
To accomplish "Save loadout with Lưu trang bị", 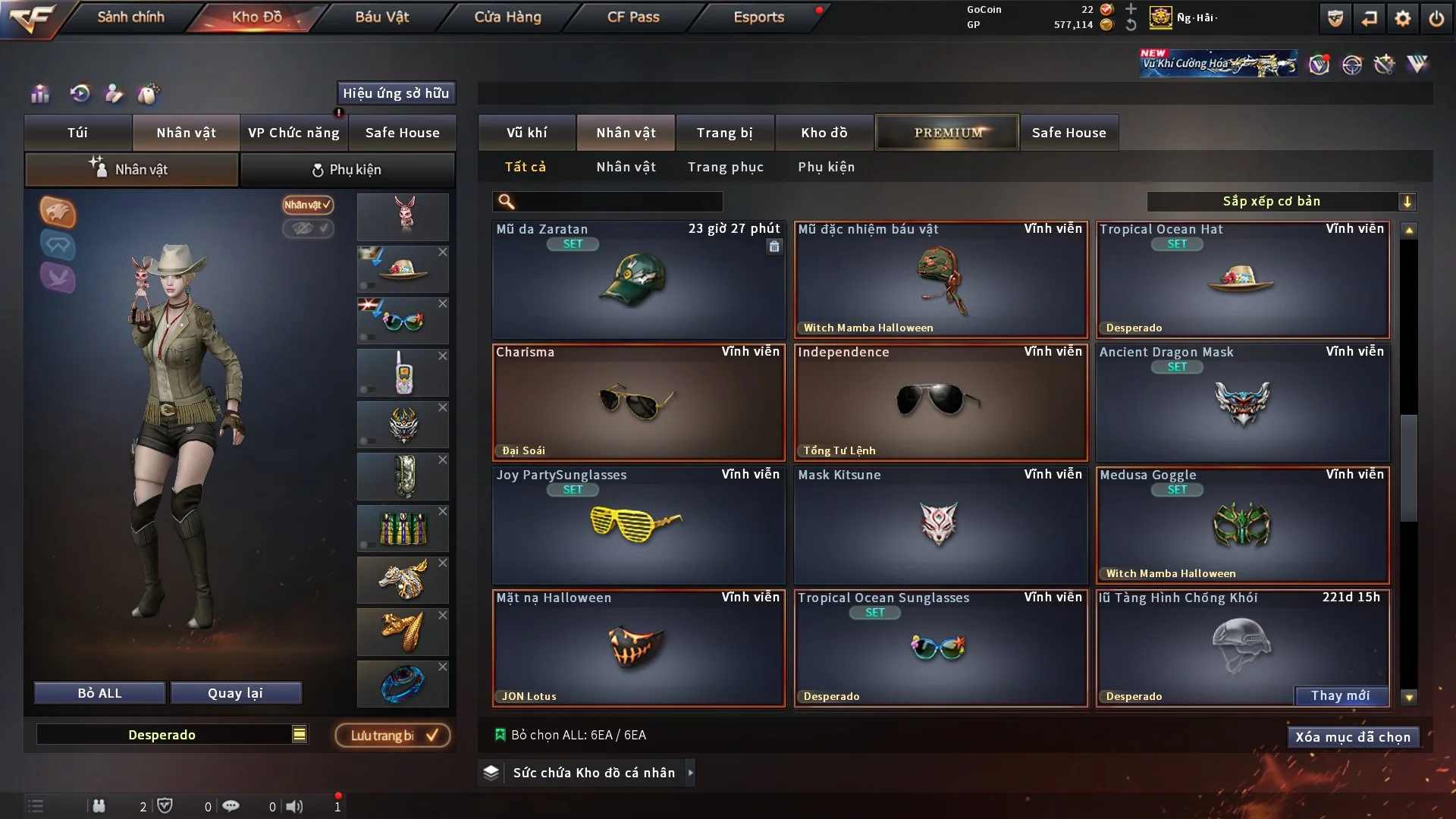I will pos(393,735).
